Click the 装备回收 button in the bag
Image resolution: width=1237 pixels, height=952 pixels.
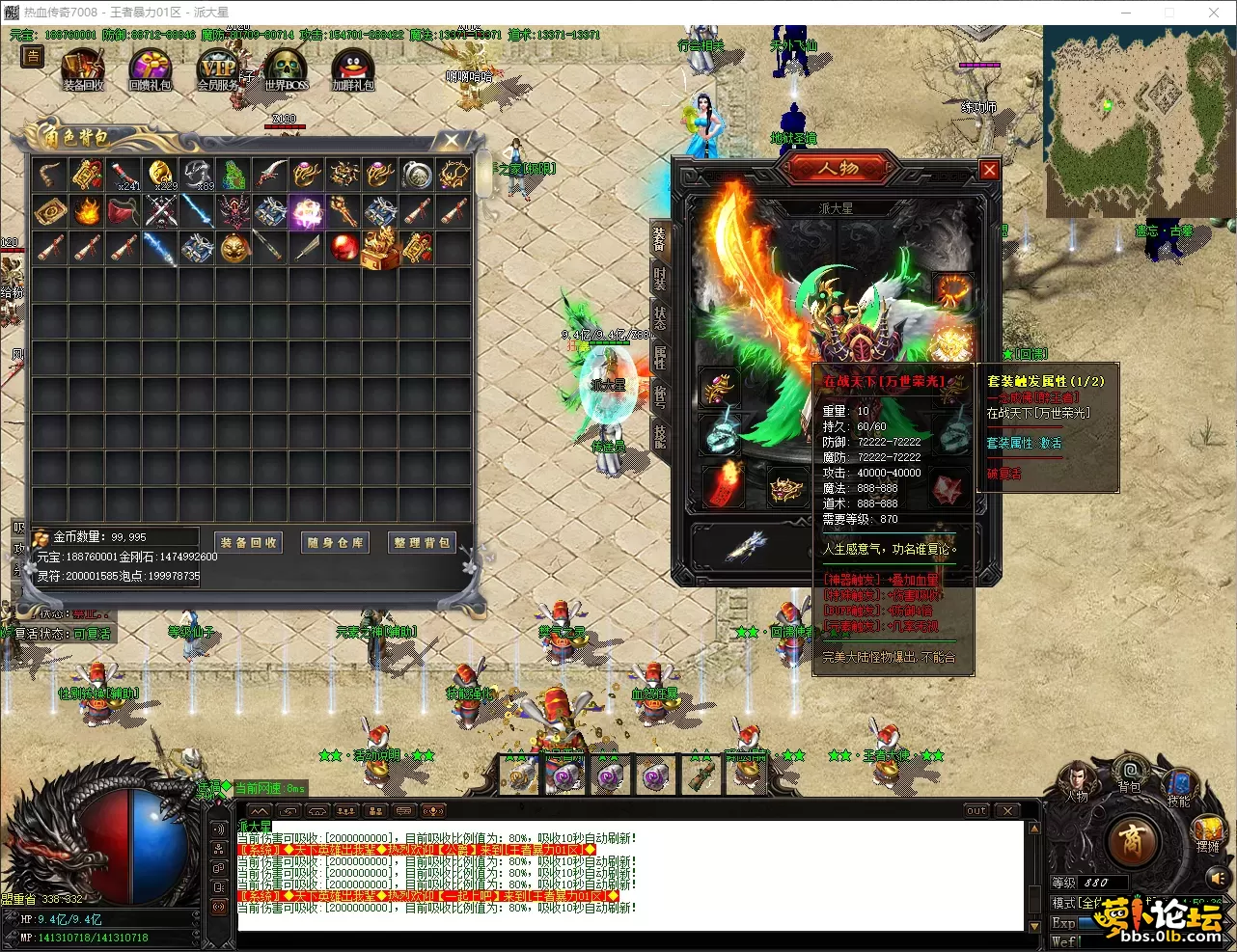click(x=248, y=542)
